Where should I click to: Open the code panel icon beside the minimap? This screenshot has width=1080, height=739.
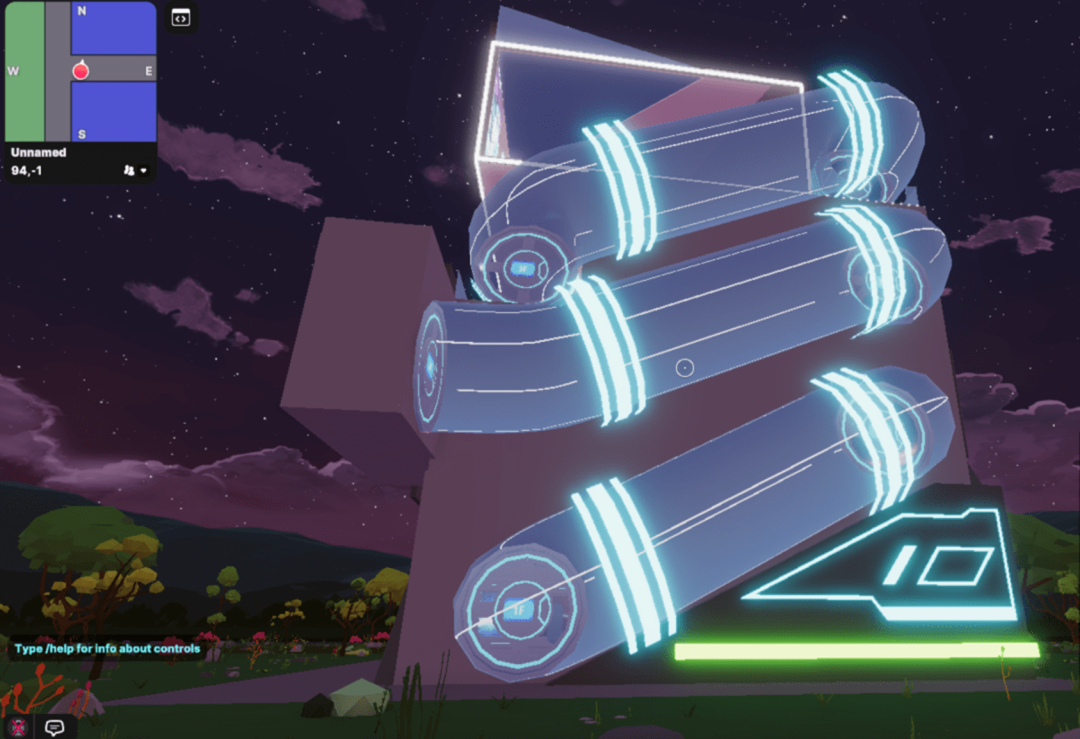coord(181,17)
